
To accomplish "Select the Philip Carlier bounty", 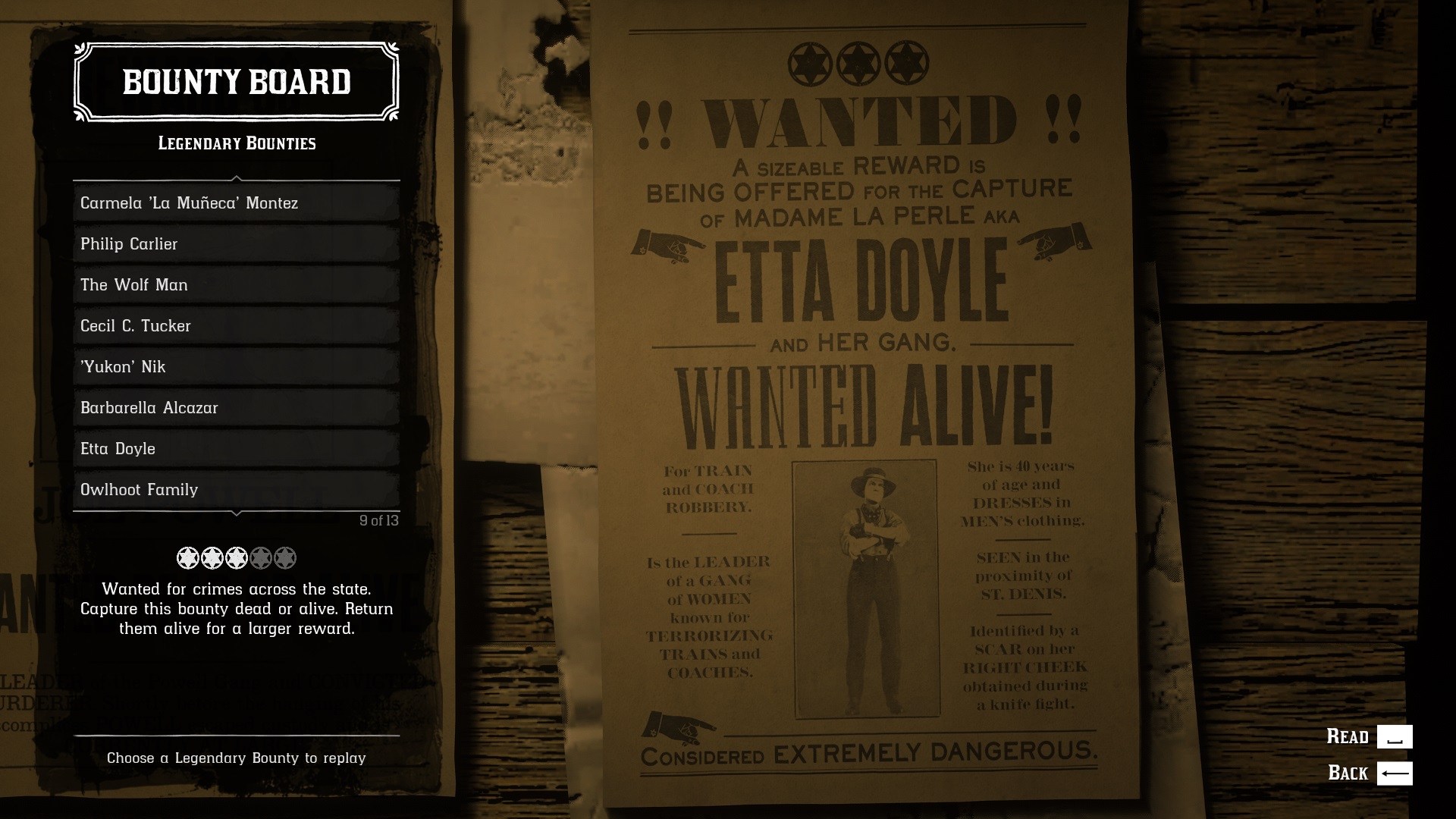I will pos(235,244).
